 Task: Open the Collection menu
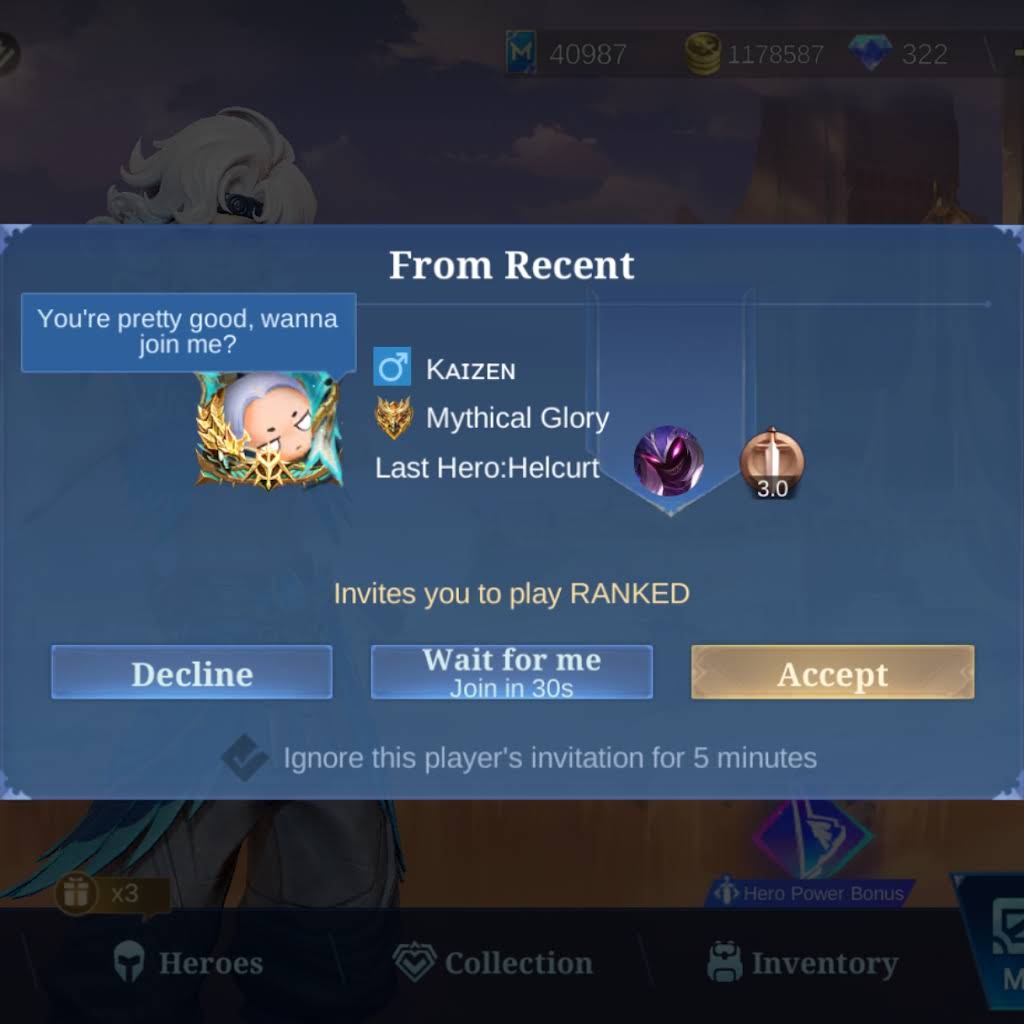click(x=493, y=963)
